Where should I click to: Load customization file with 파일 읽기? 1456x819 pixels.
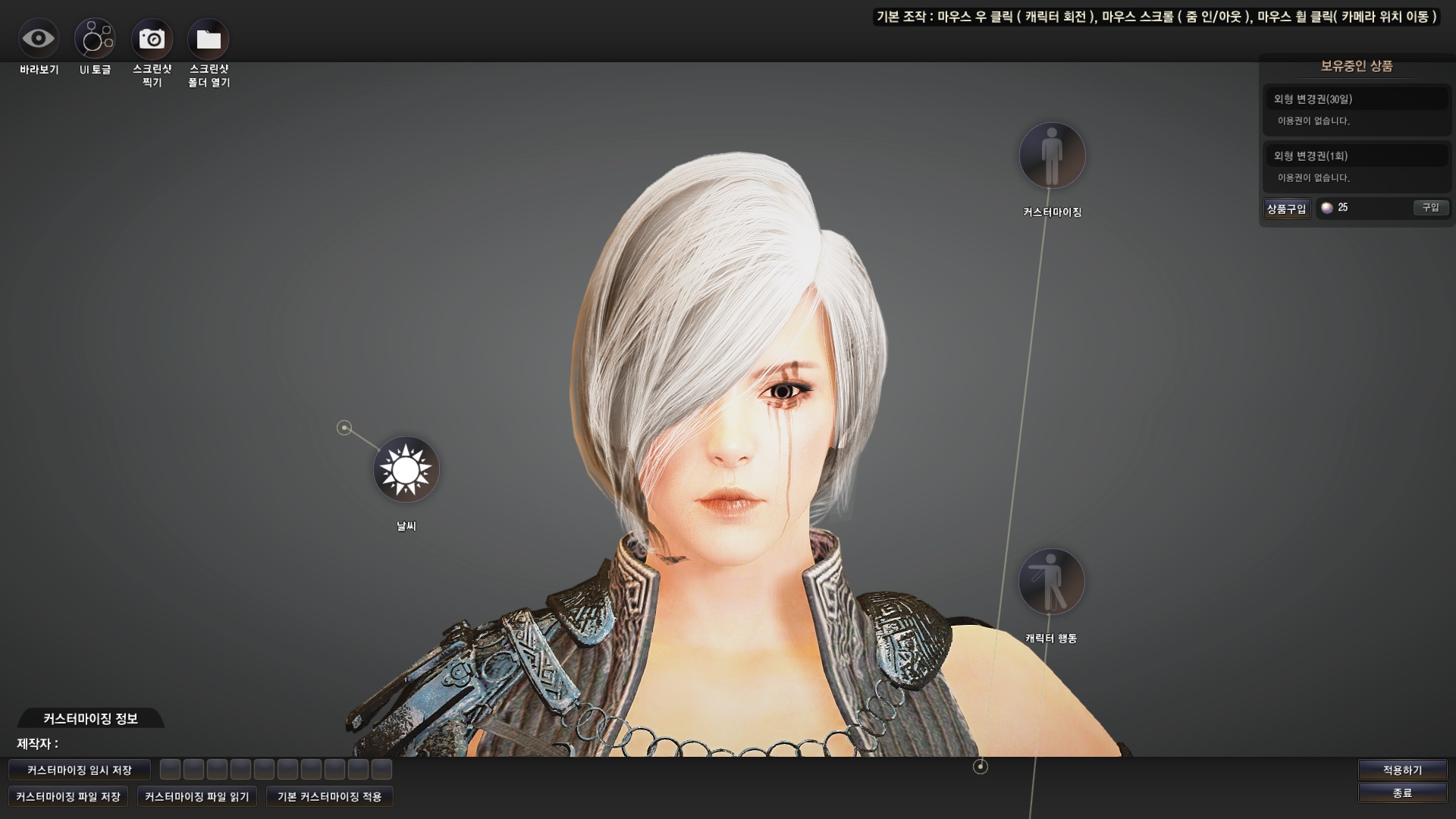pos(197,797)
